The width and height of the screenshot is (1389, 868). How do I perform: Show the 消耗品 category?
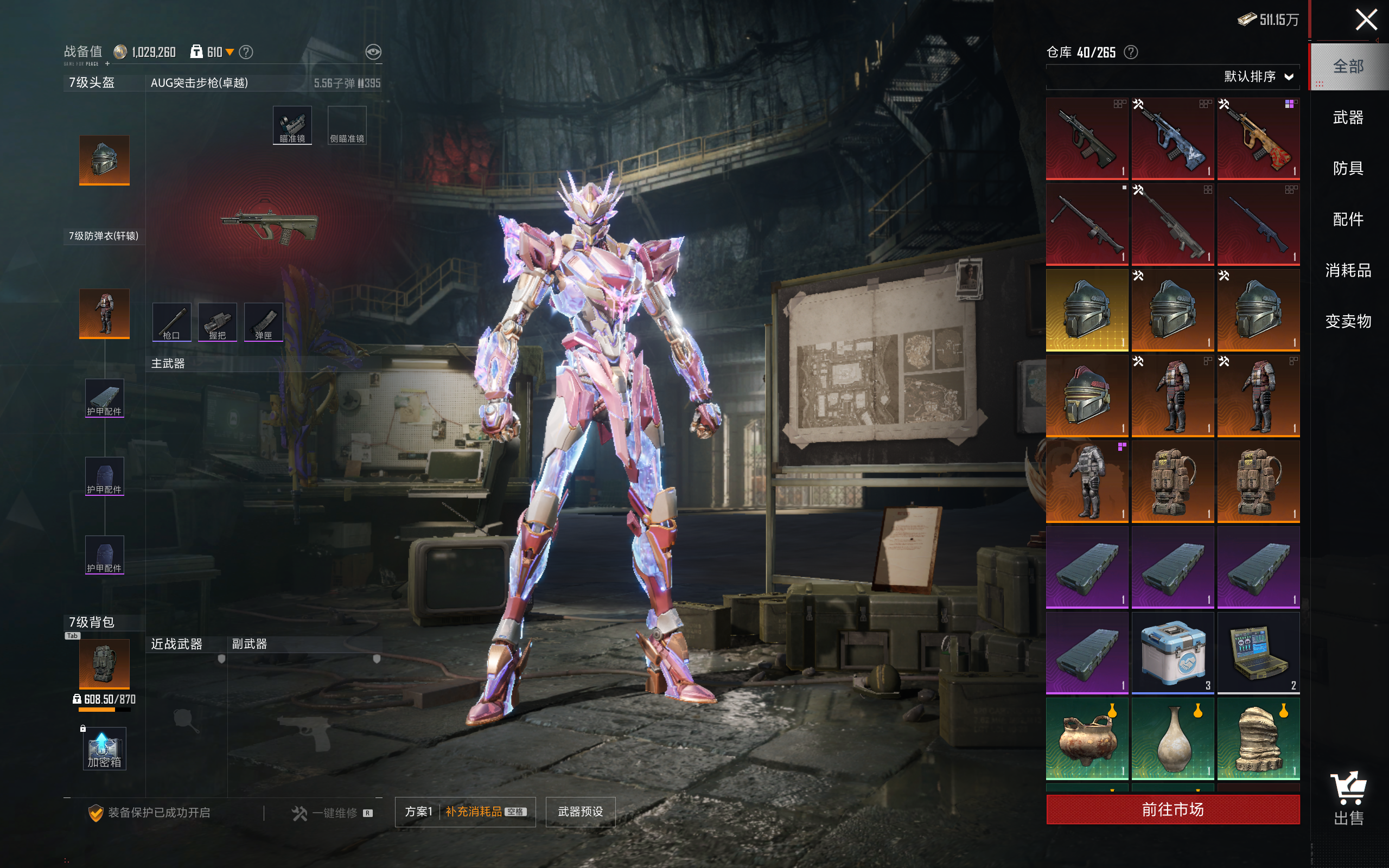[1348, 270]
